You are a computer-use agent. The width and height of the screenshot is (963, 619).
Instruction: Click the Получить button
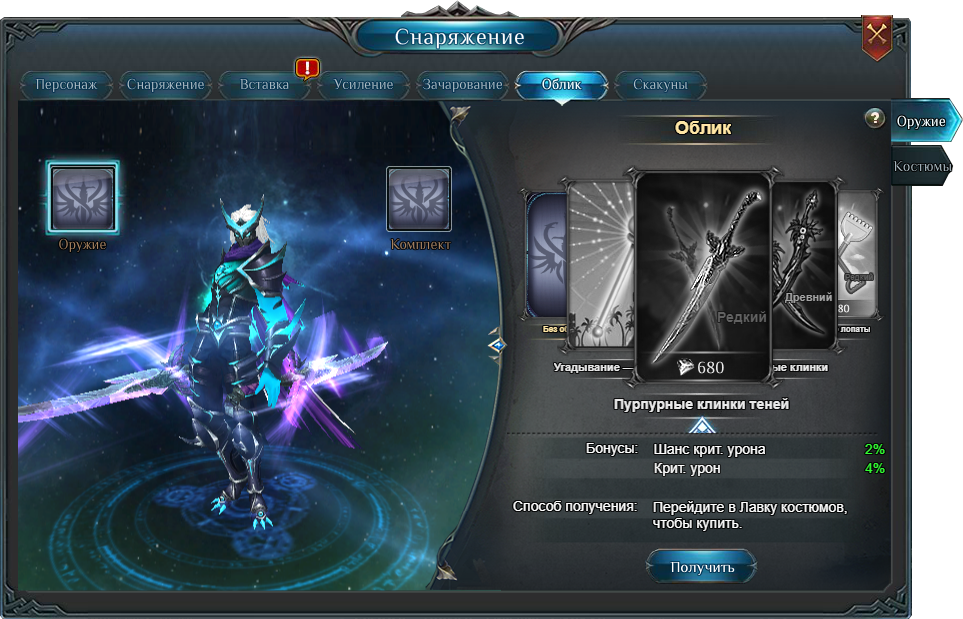[702, 567]
